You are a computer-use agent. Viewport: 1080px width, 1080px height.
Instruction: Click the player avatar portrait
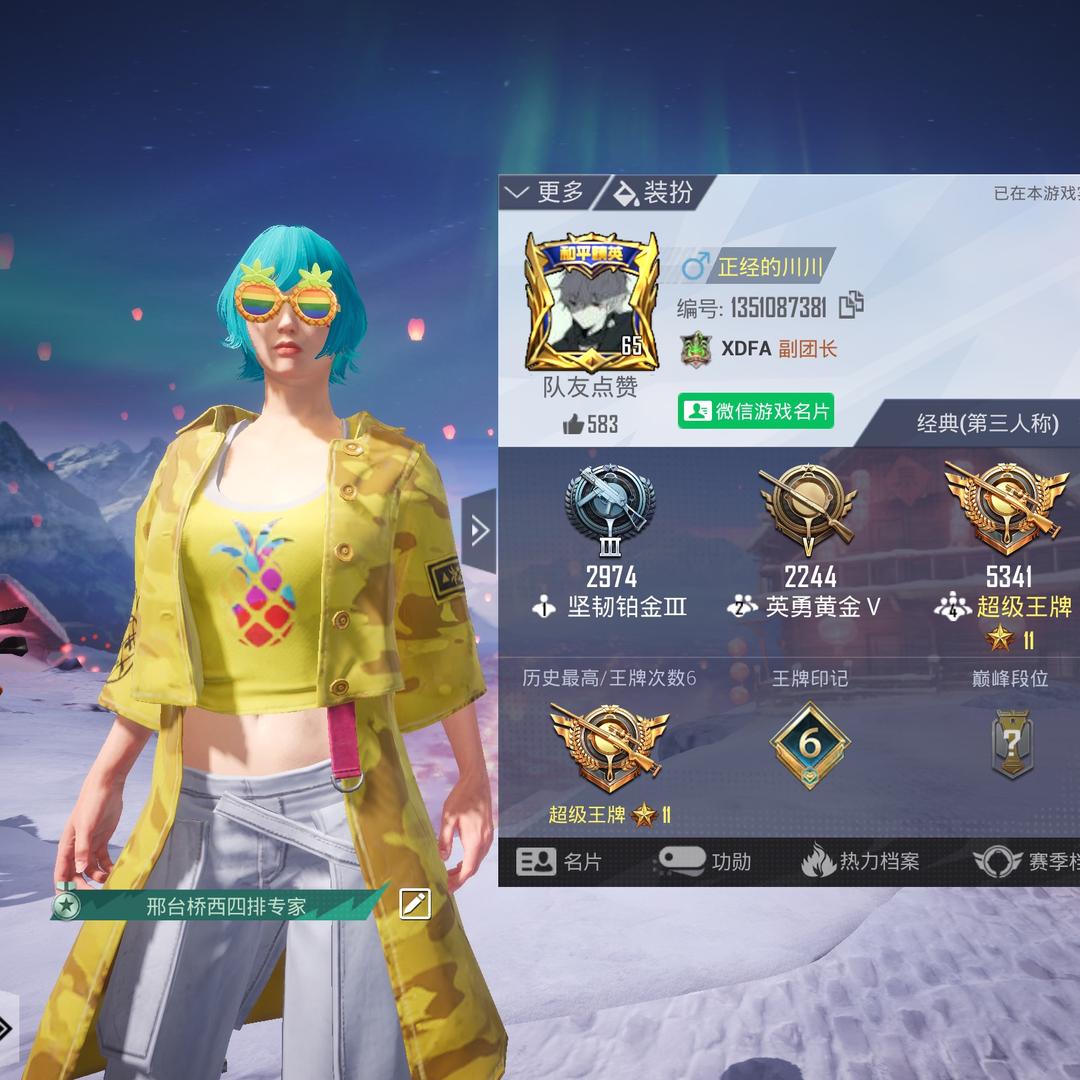592,301
